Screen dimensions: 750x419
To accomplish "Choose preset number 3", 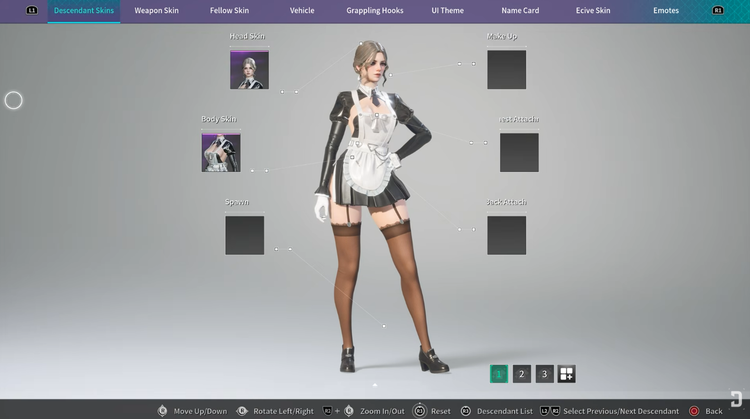I will pos(544,374).
